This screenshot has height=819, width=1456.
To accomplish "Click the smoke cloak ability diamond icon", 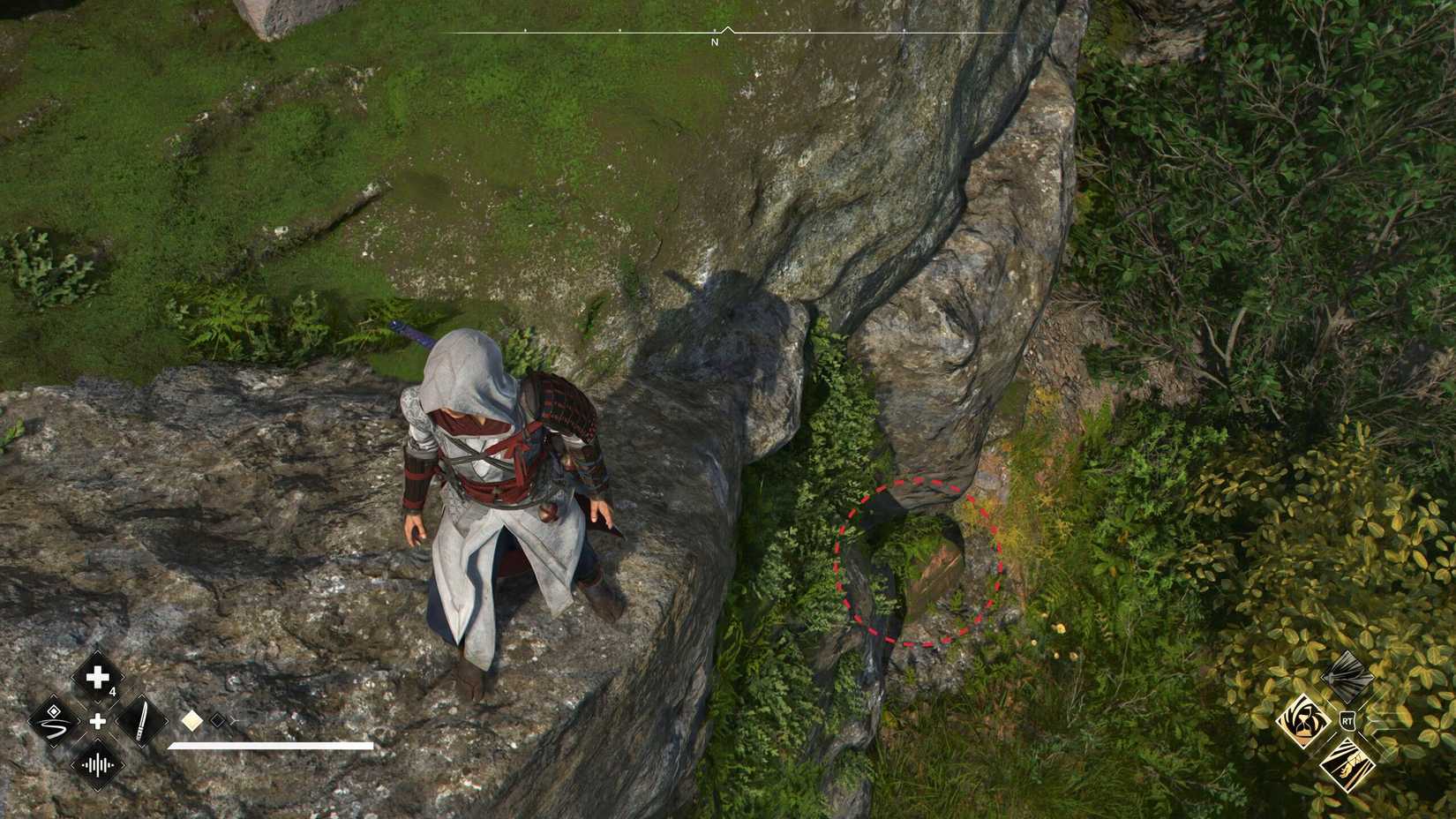I will [1347, 678].
